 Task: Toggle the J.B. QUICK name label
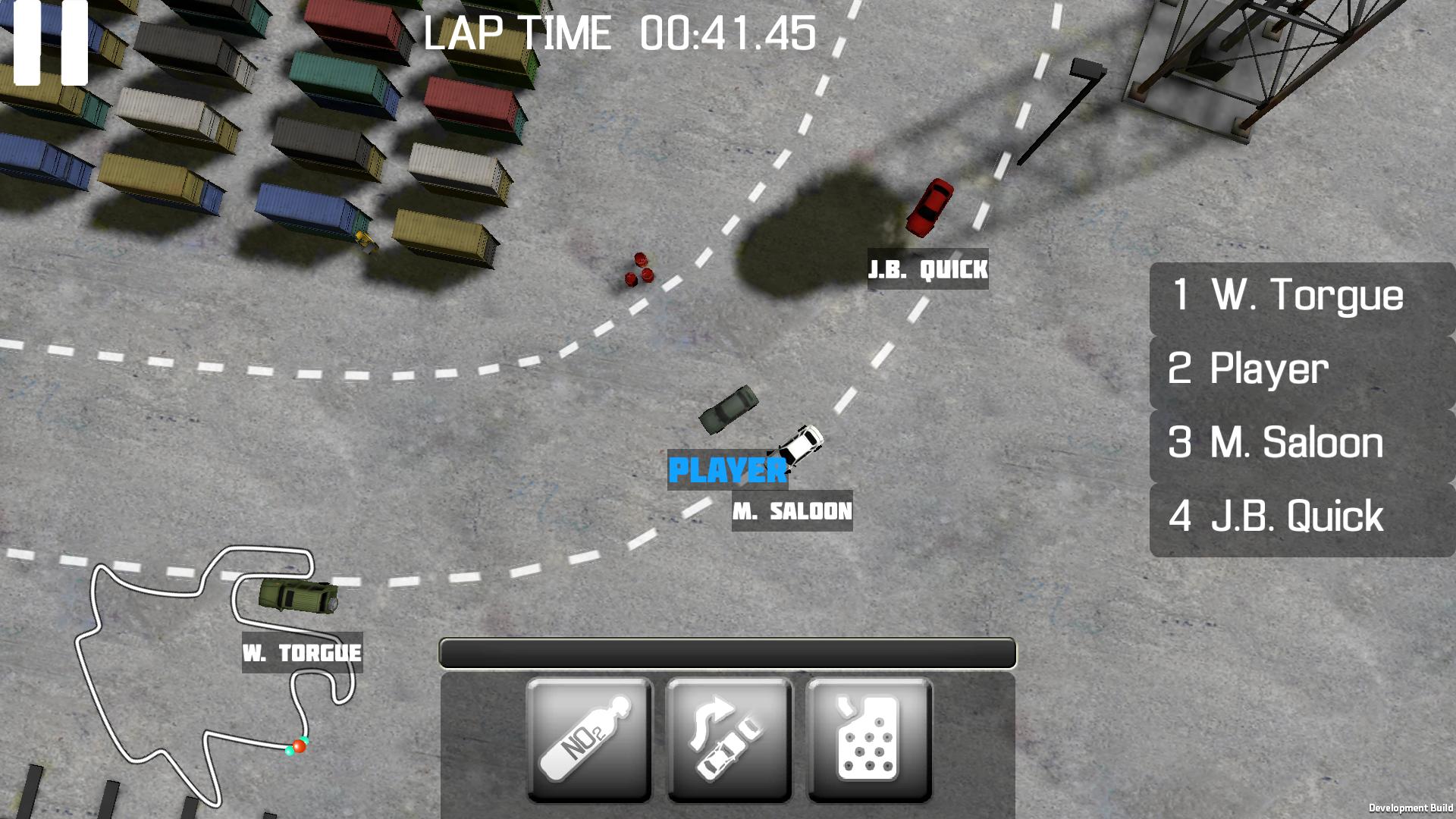[x=928, y=269]
